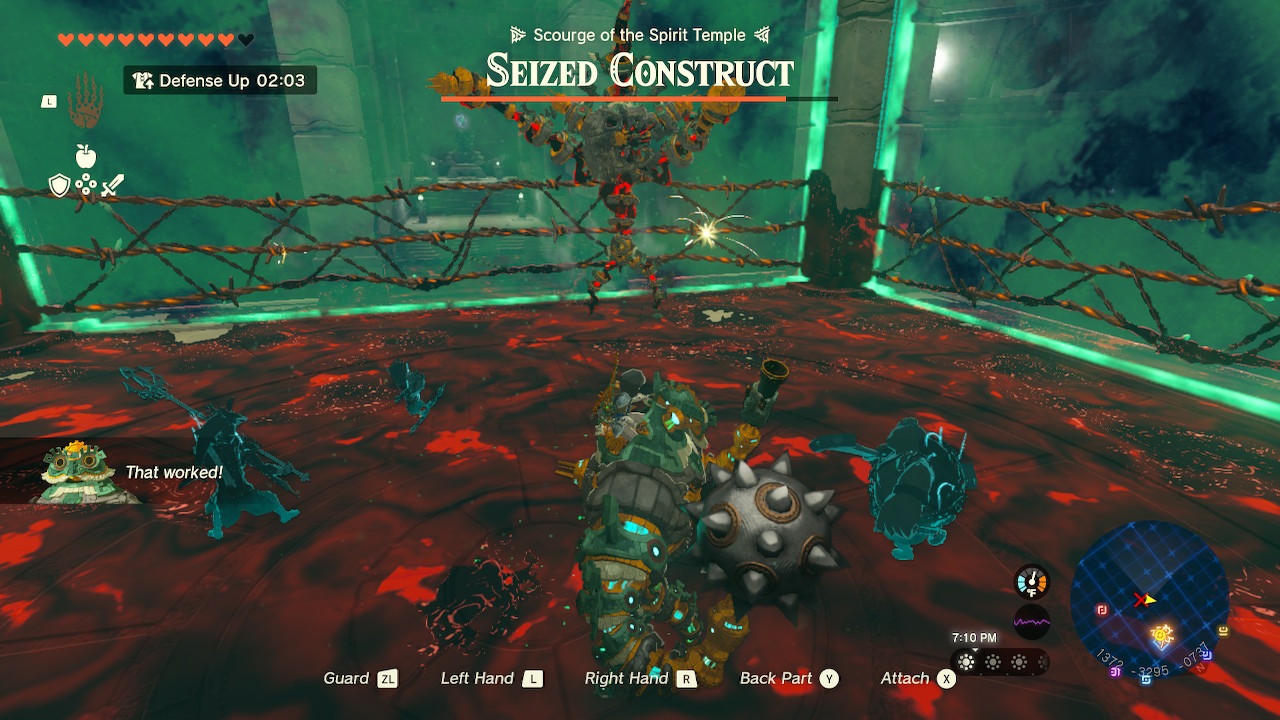
Task: Click the purple noise meter indicator
Action: pos(1031,622)
